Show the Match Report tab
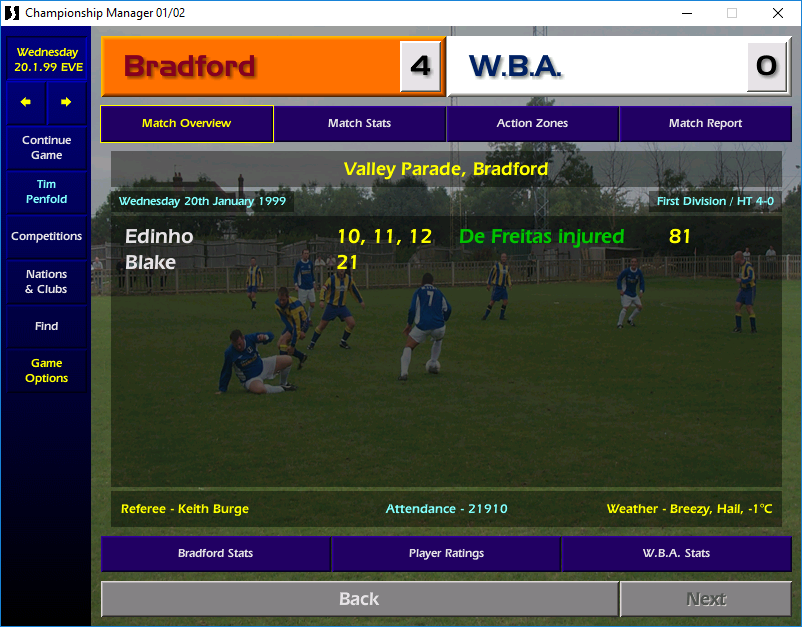Image resolution: width=802 pixels, height=627 pixels. pos(705,124)
